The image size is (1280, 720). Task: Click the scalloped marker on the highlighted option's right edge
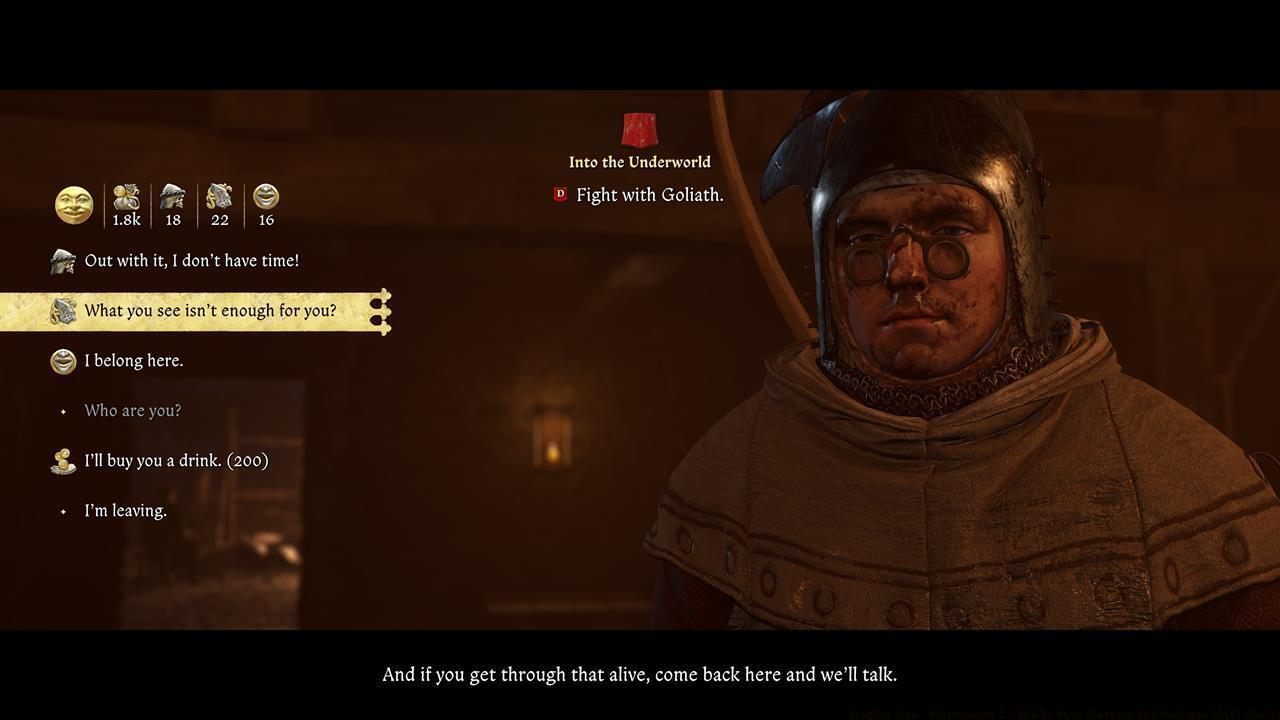(x=381, y=310)
